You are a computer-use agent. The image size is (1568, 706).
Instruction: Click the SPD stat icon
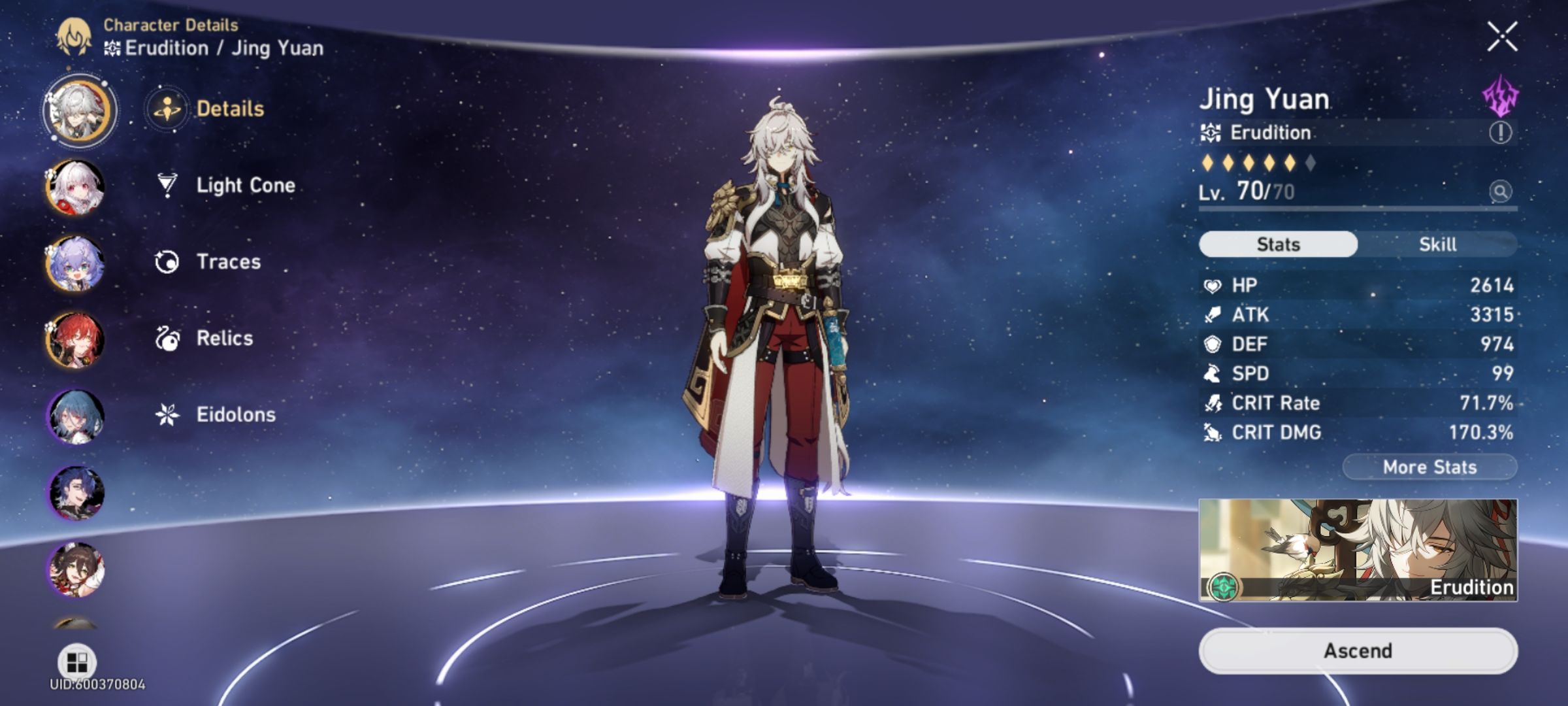(1213, 373)
